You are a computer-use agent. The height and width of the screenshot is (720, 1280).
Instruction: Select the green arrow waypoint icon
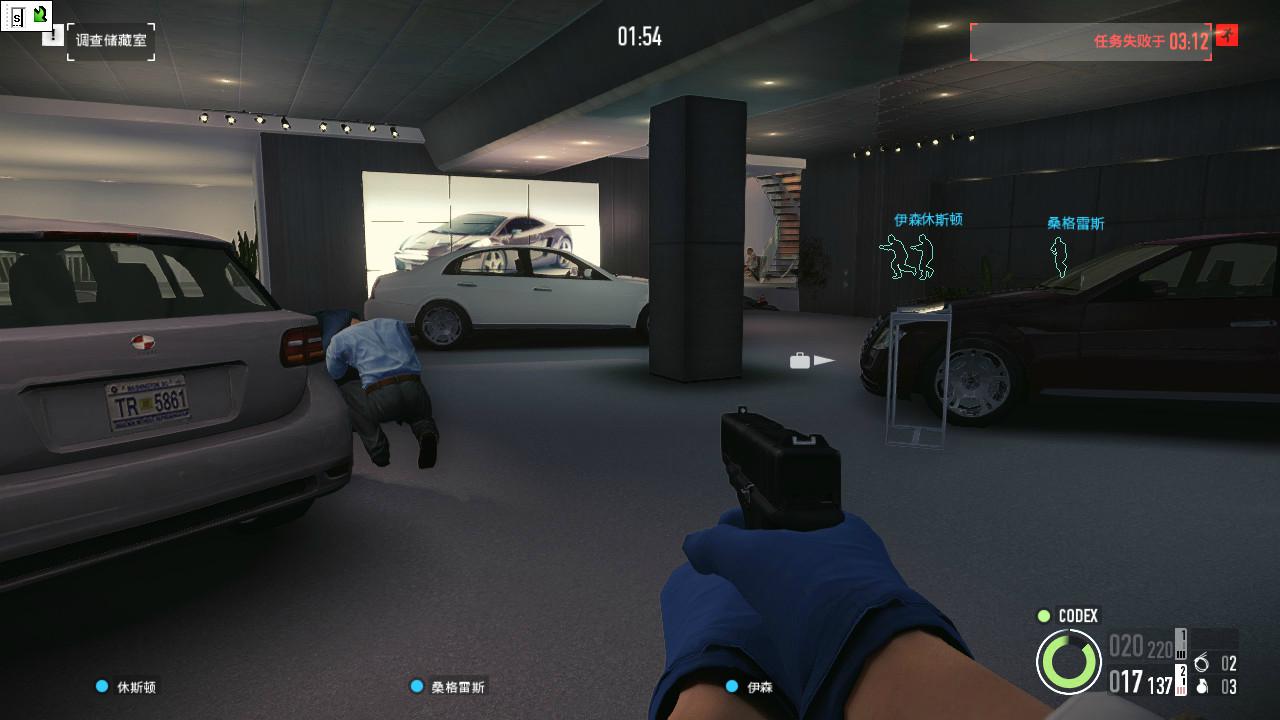[x=40, y=13]
